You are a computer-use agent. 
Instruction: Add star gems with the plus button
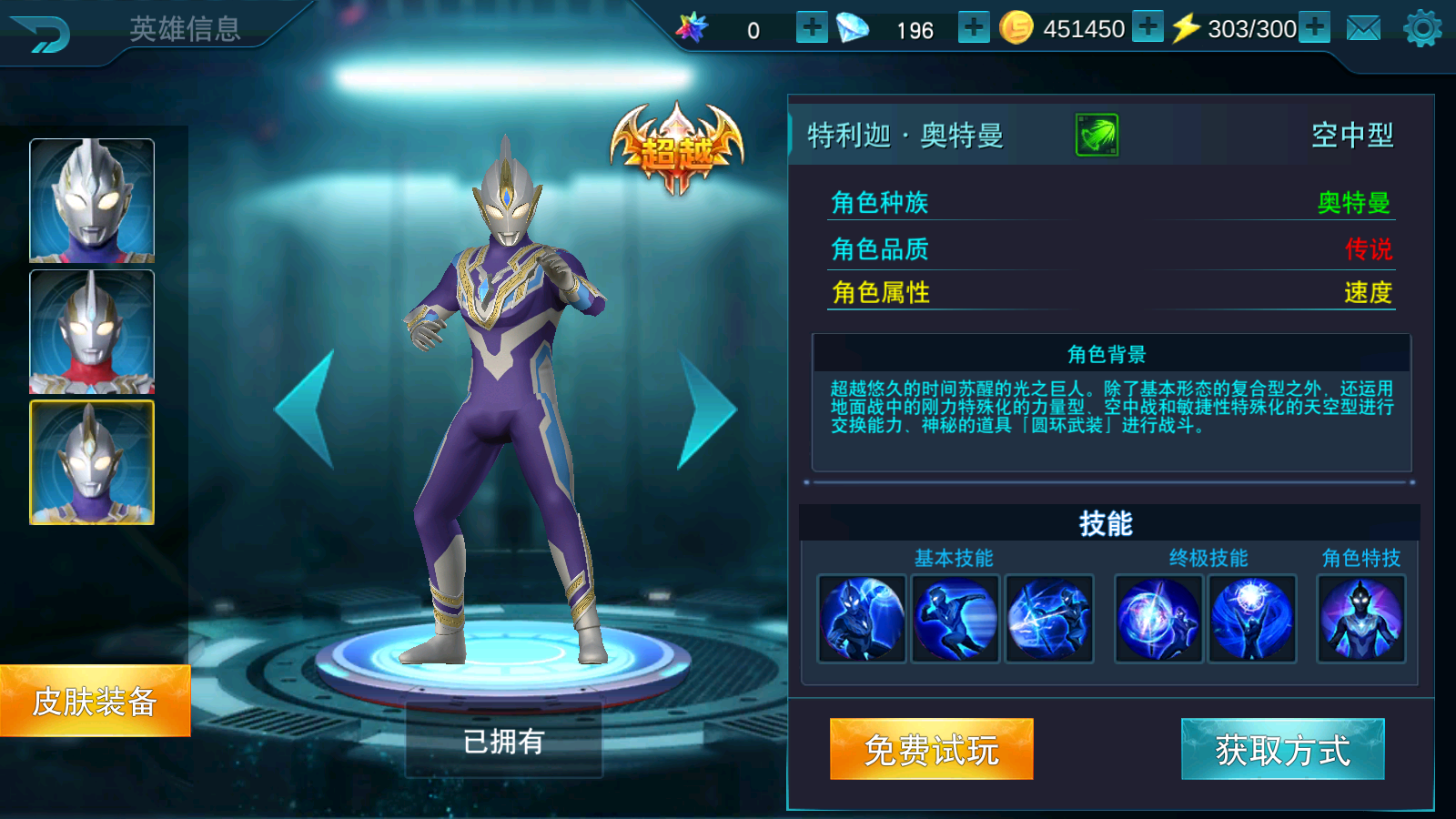[811, 28]
